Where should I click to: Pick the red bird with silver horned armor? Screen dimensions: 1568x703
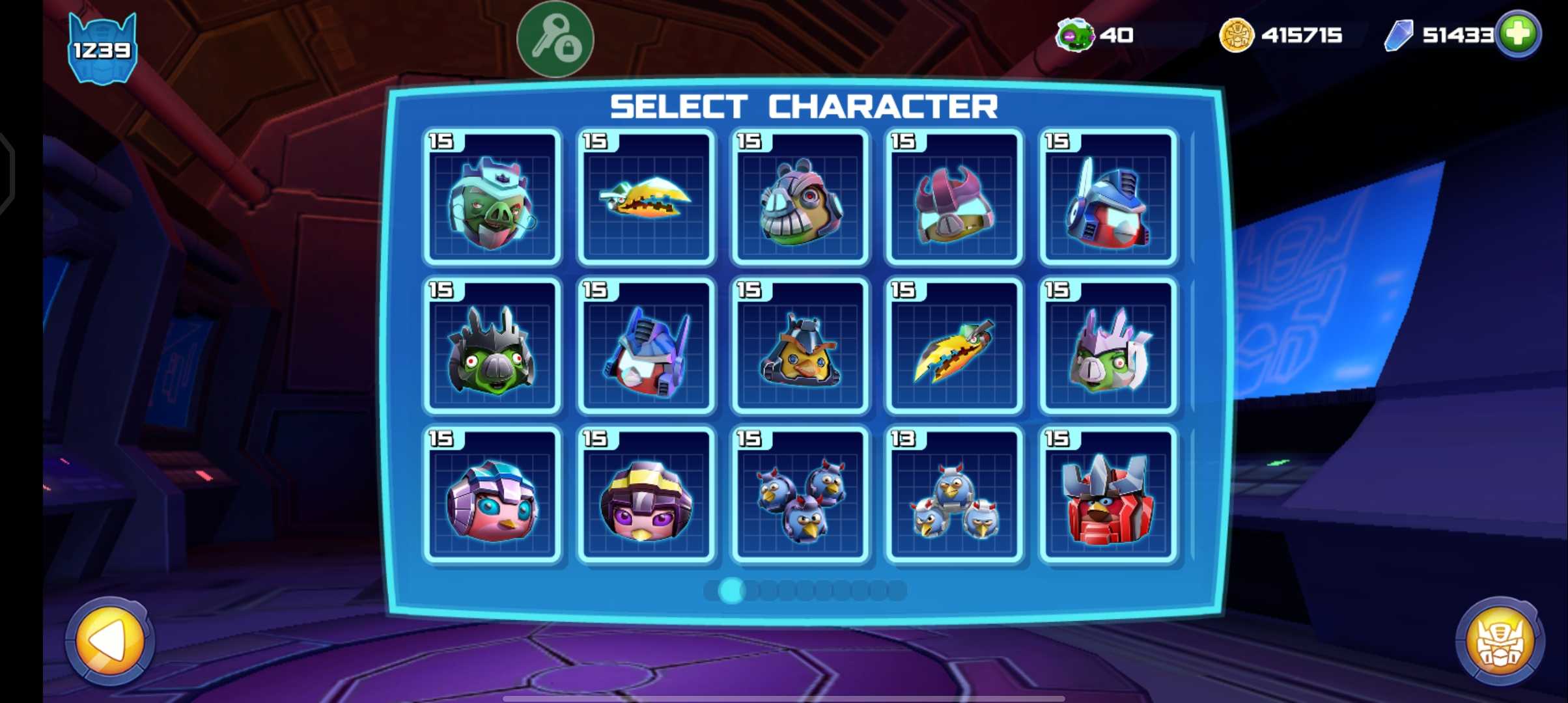[1108, 496]
